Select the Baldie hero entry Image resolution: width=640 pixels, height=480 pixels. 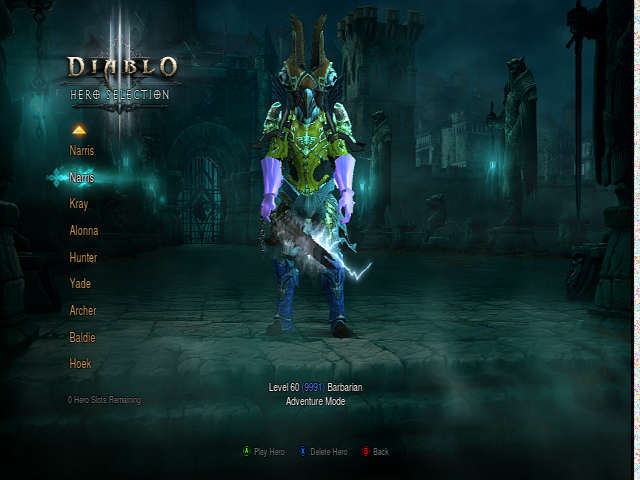pos(83,338)
